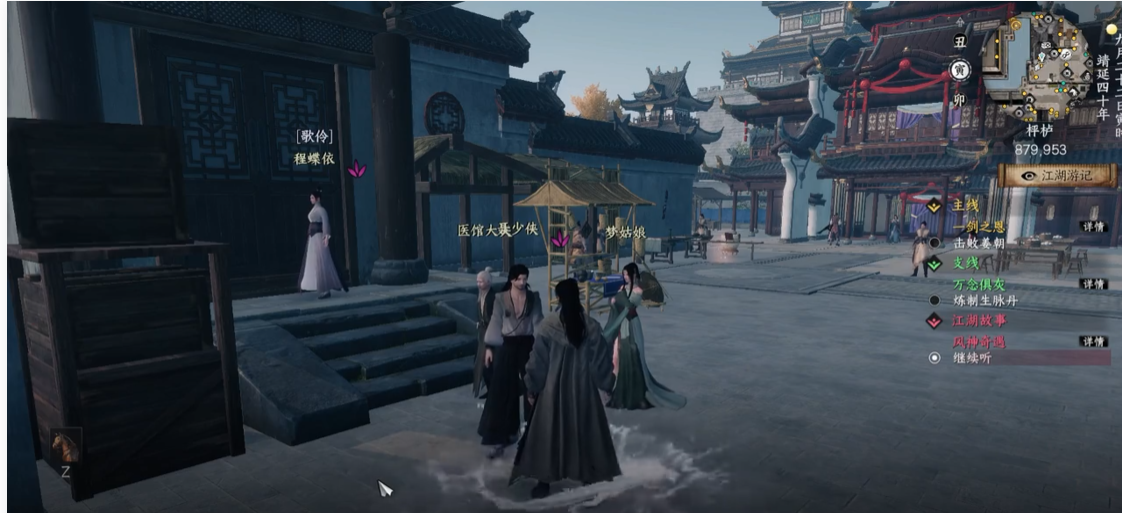Viewport: 1122px width, 513px height.
Task: Select the 江湖故事 quest category header
Action: pos(978,321)
